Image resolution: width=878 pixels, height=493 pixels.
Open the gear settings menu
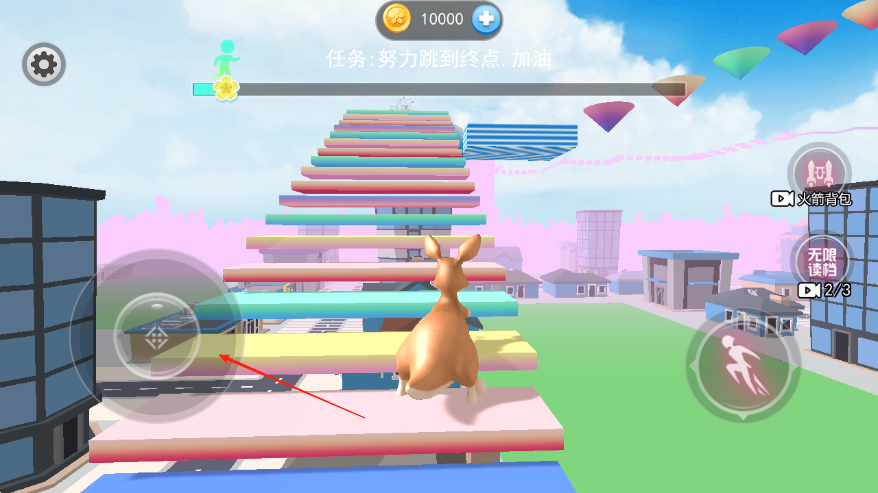point(44,65)
